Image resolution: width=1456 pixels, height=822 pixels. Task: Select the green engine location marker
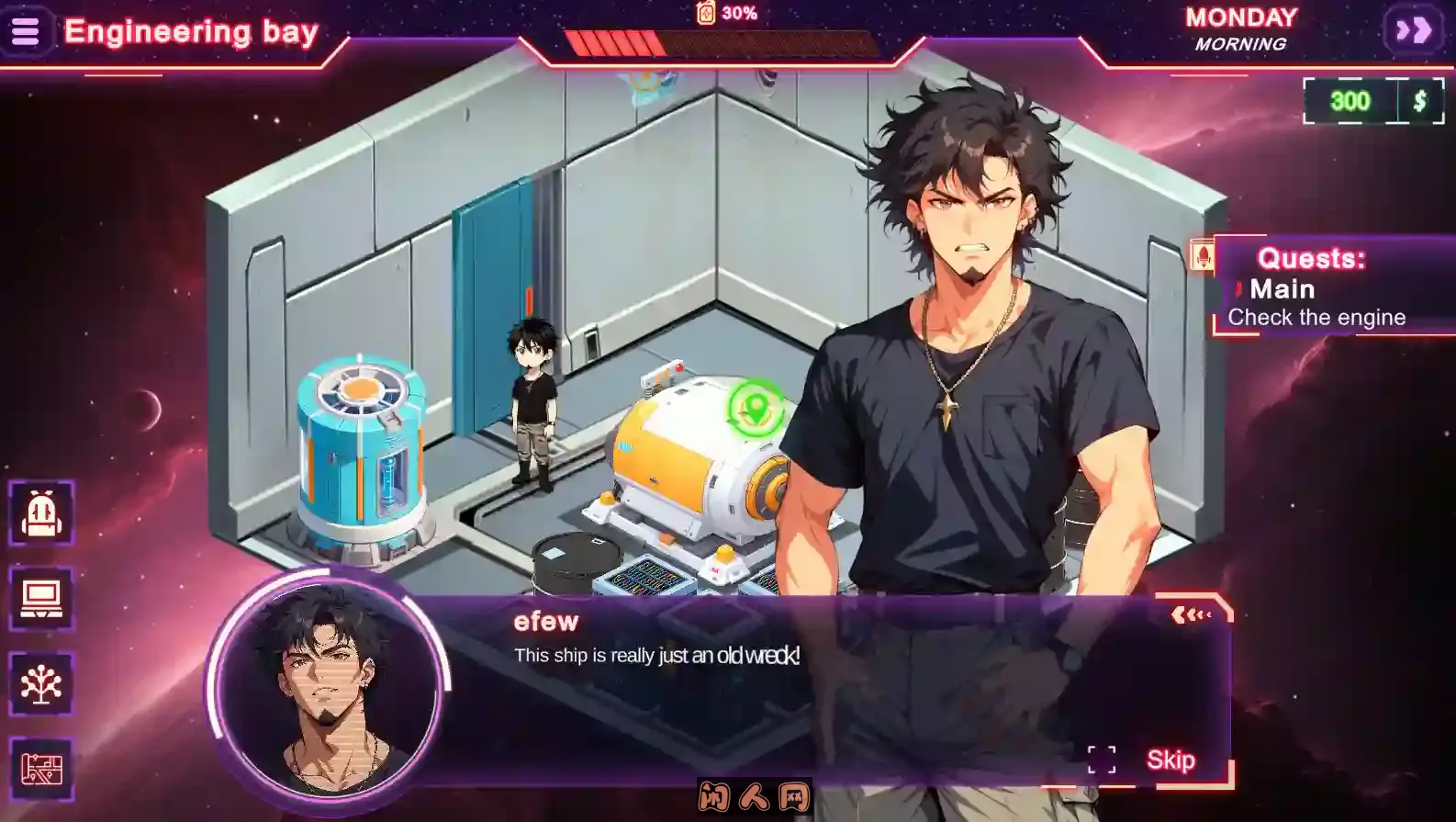(756, 408)
